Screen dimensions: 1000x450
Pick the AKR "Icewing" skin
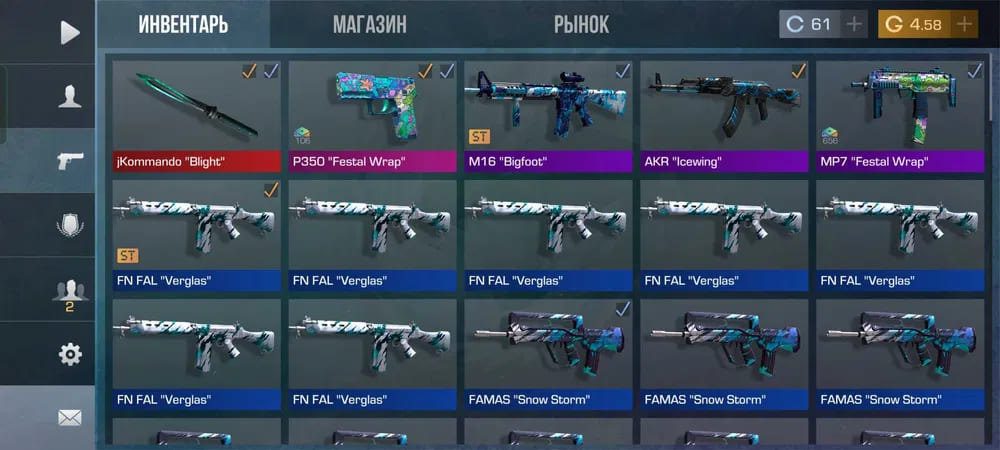pos(724,115)
